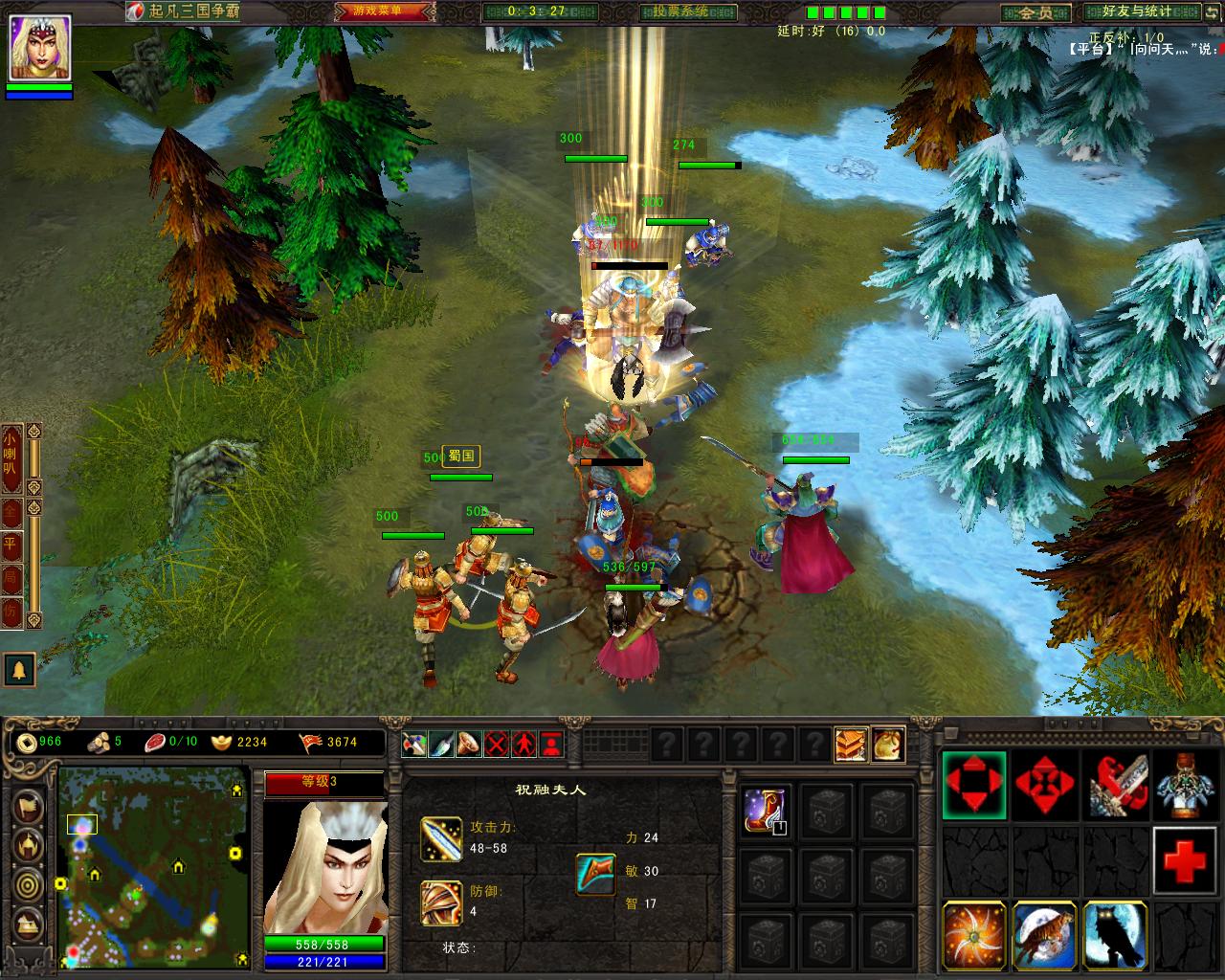Cast the spinning blade ability
This screenshot has height=980, width=1225.
(x=974, y=935)
